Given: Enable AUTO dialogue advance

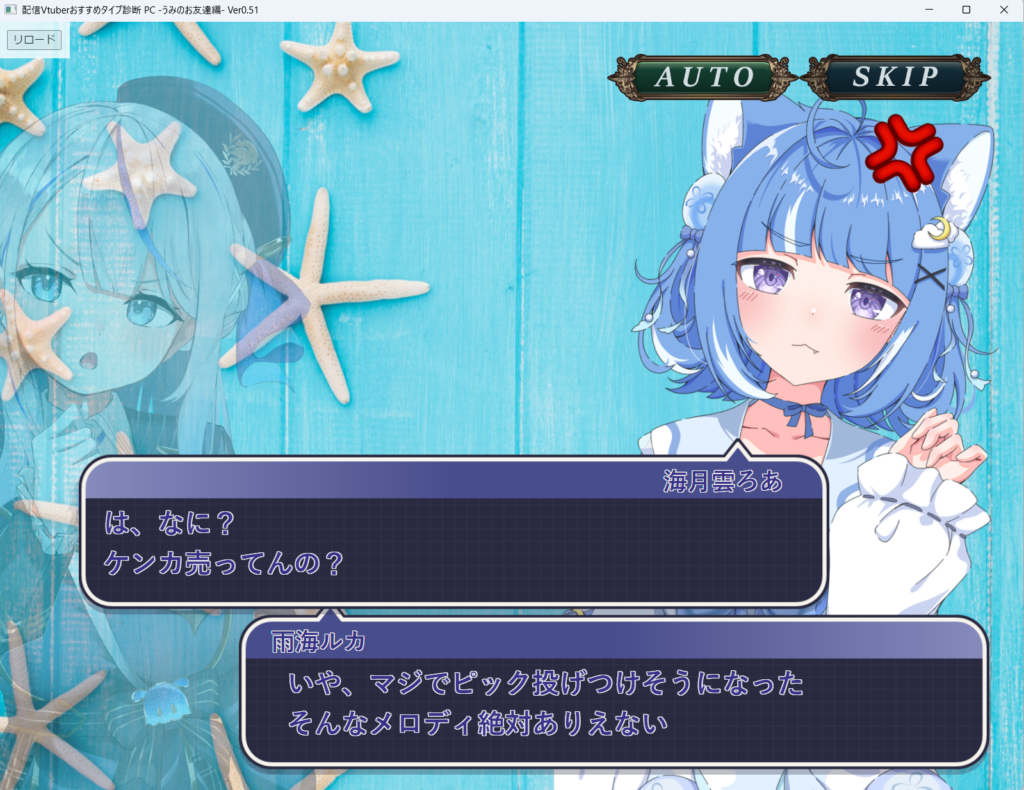Looking at the screenshot, I should coord(704,77).
